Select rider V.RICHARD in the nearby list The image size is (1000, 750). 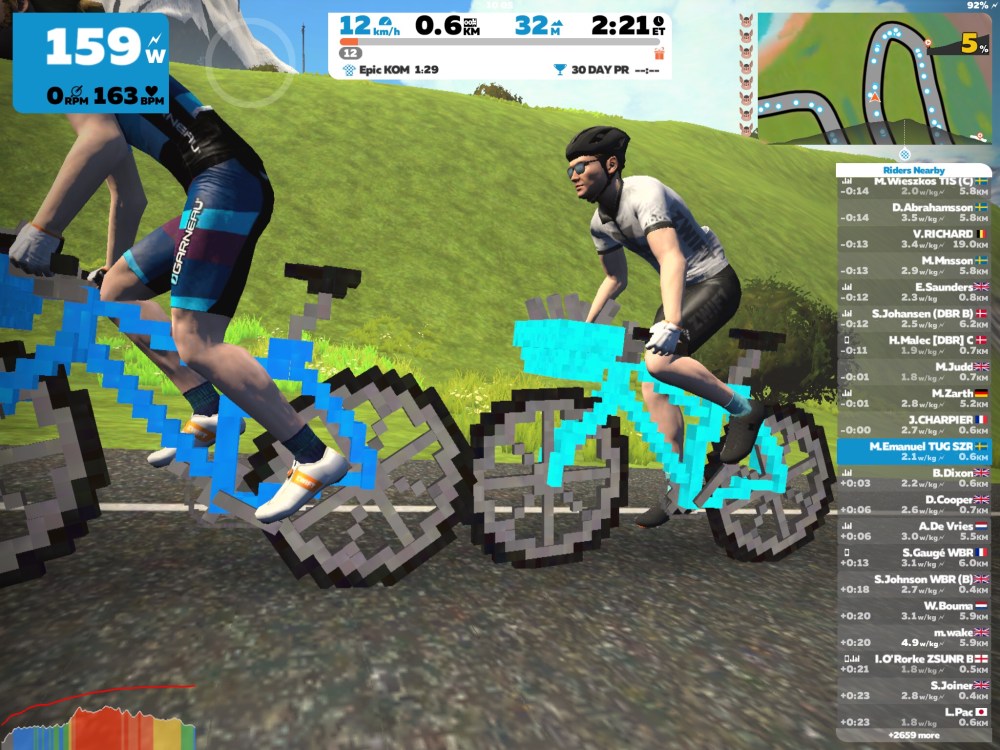tap(913, 242)
